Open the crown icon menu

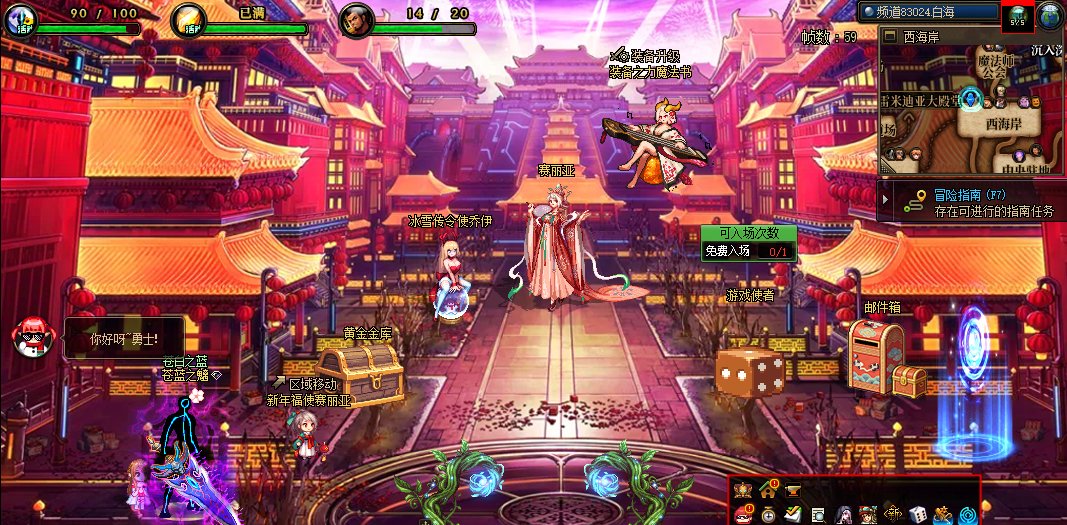click(743, 489)
